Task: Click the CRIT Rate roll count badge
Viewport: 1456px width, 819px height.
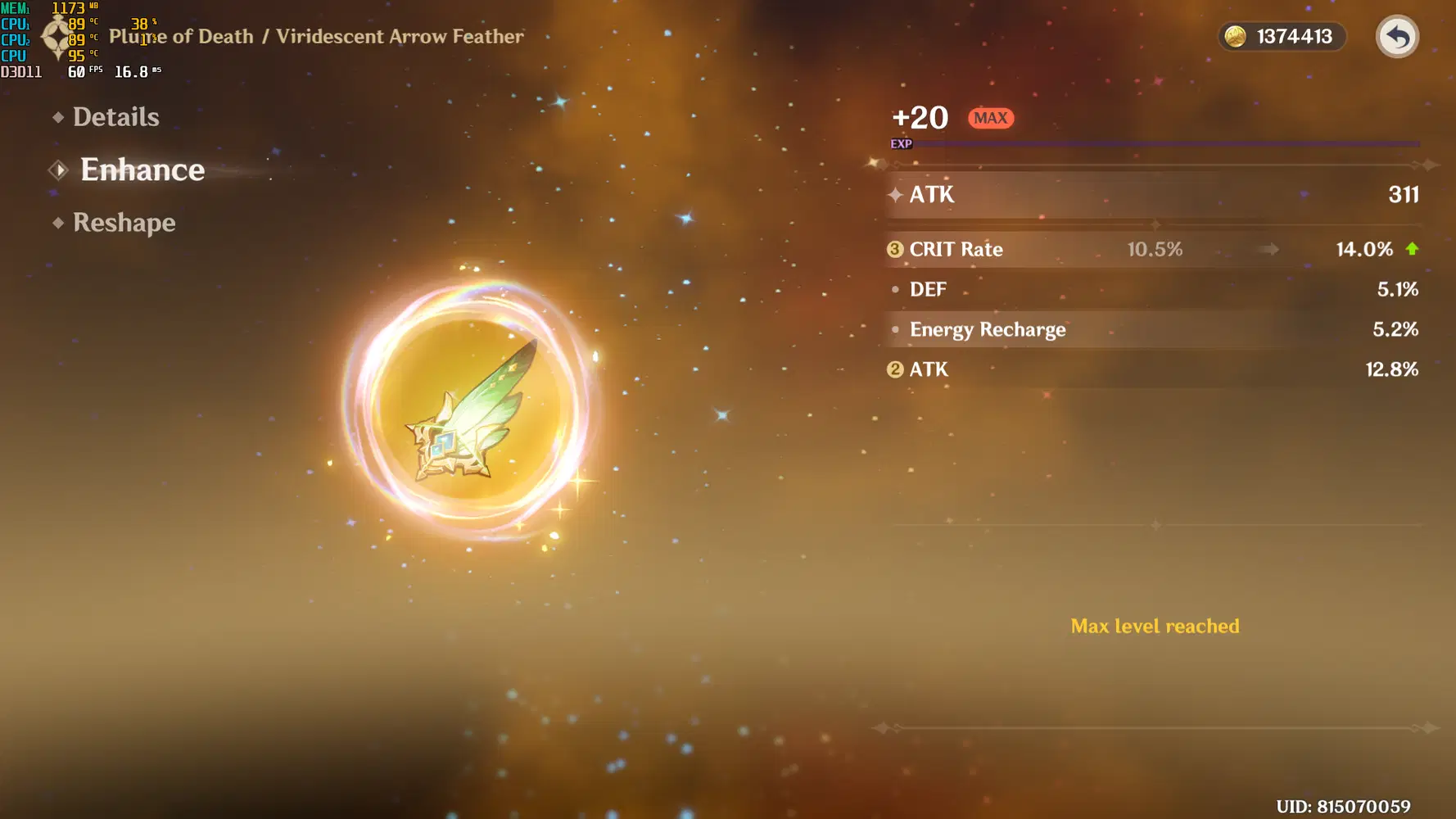Action: point(894,250)
